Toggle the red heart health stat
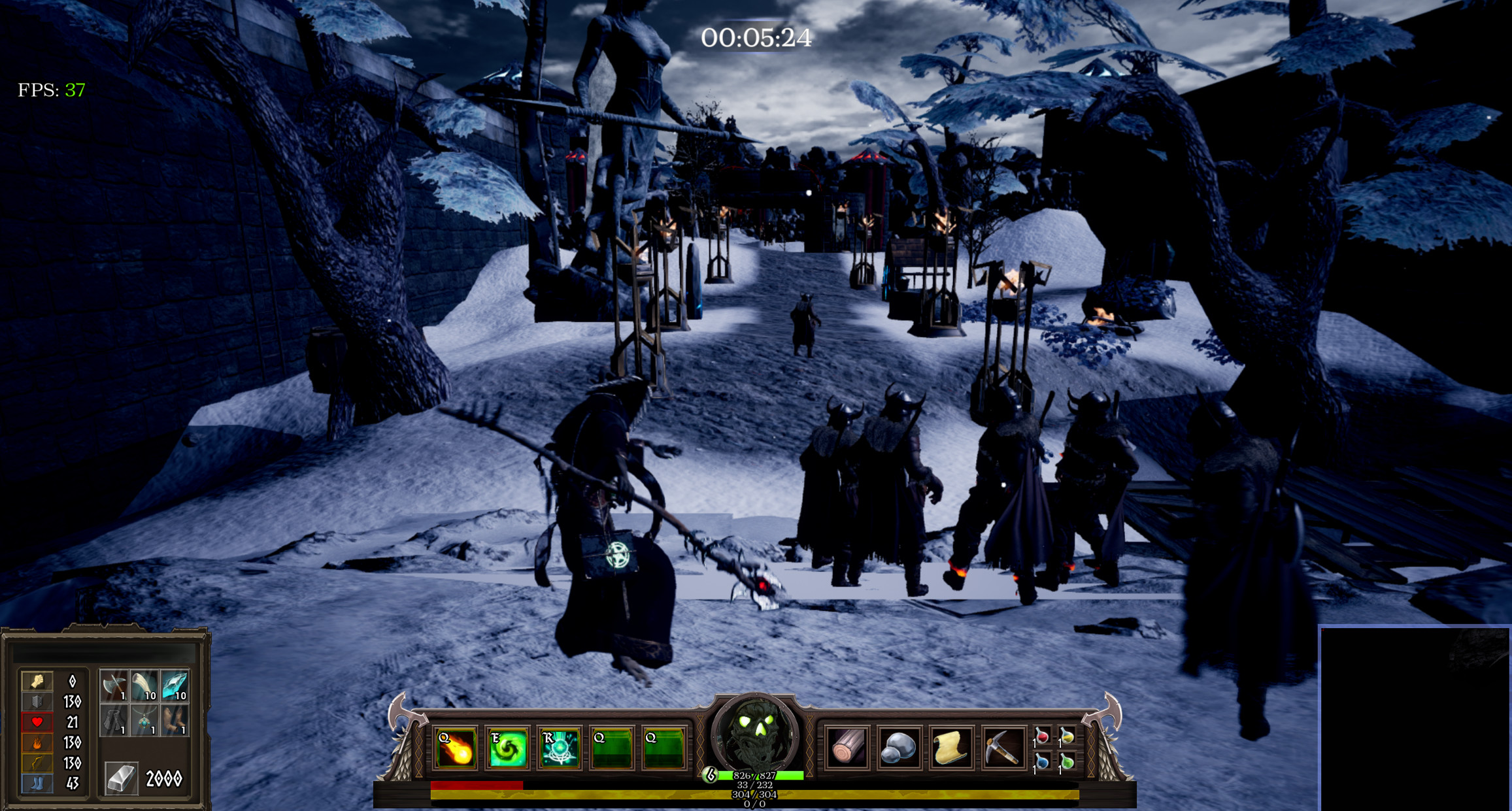 (37, 721)
